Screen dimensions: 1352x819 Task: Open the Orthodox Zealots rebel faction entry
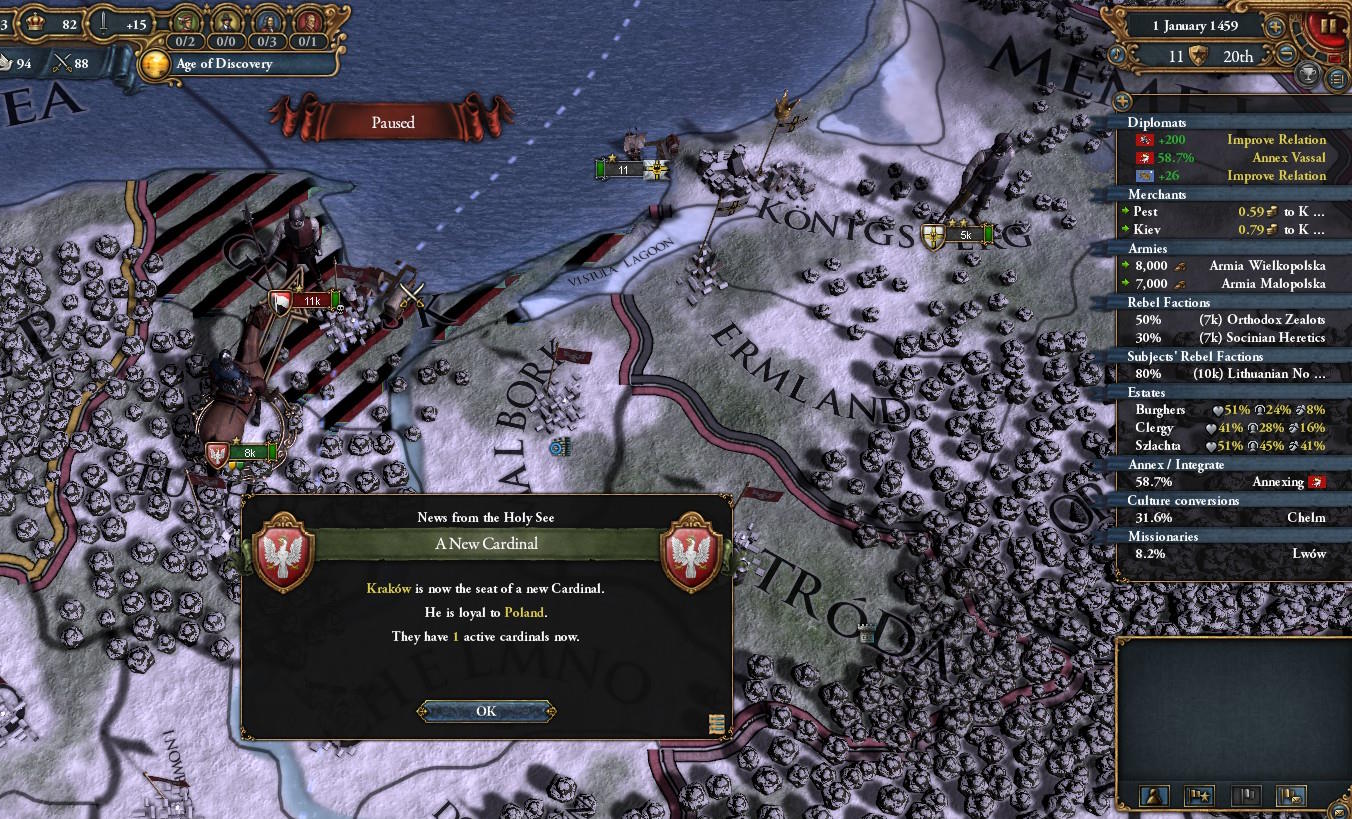1226,320
